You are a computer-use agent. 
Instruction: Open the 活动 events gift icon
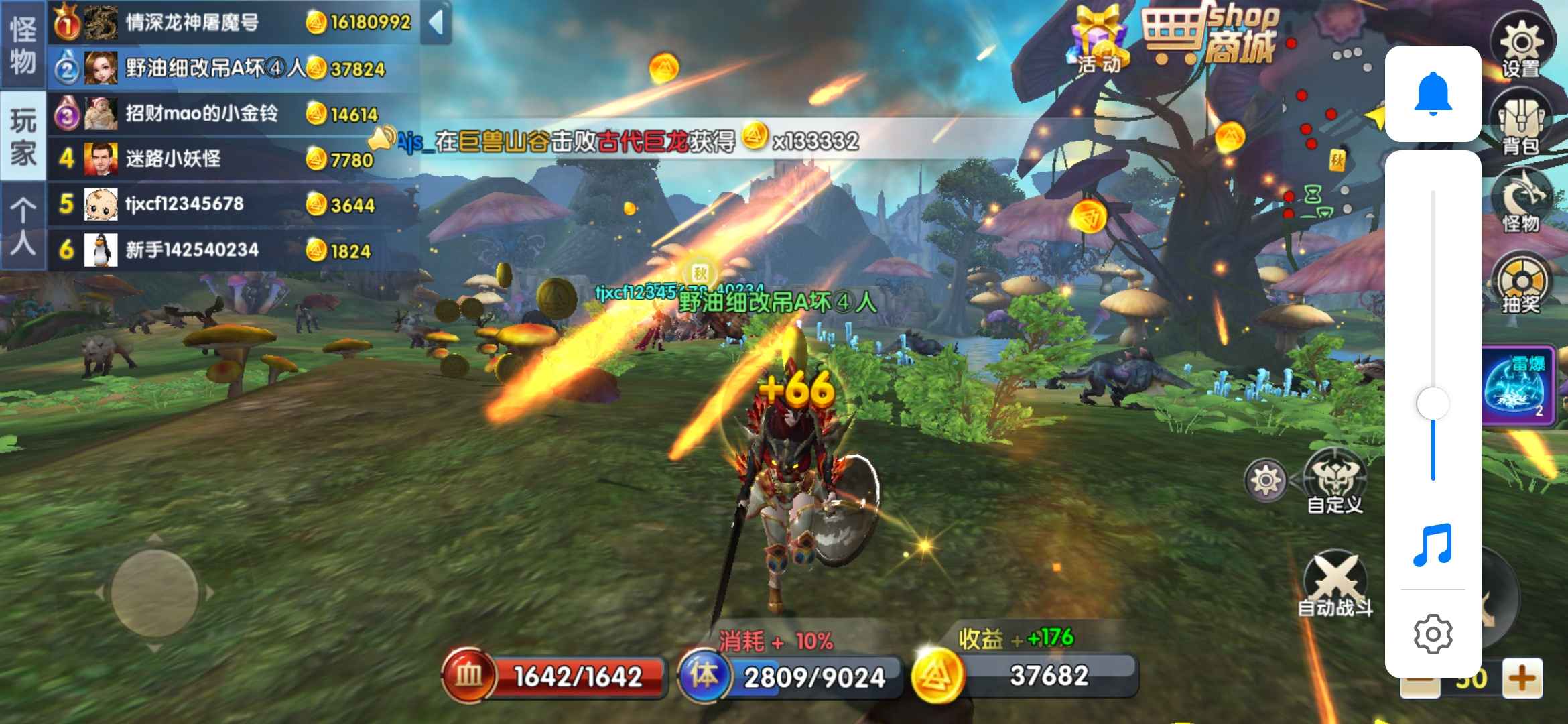(x=1099, y=40)
